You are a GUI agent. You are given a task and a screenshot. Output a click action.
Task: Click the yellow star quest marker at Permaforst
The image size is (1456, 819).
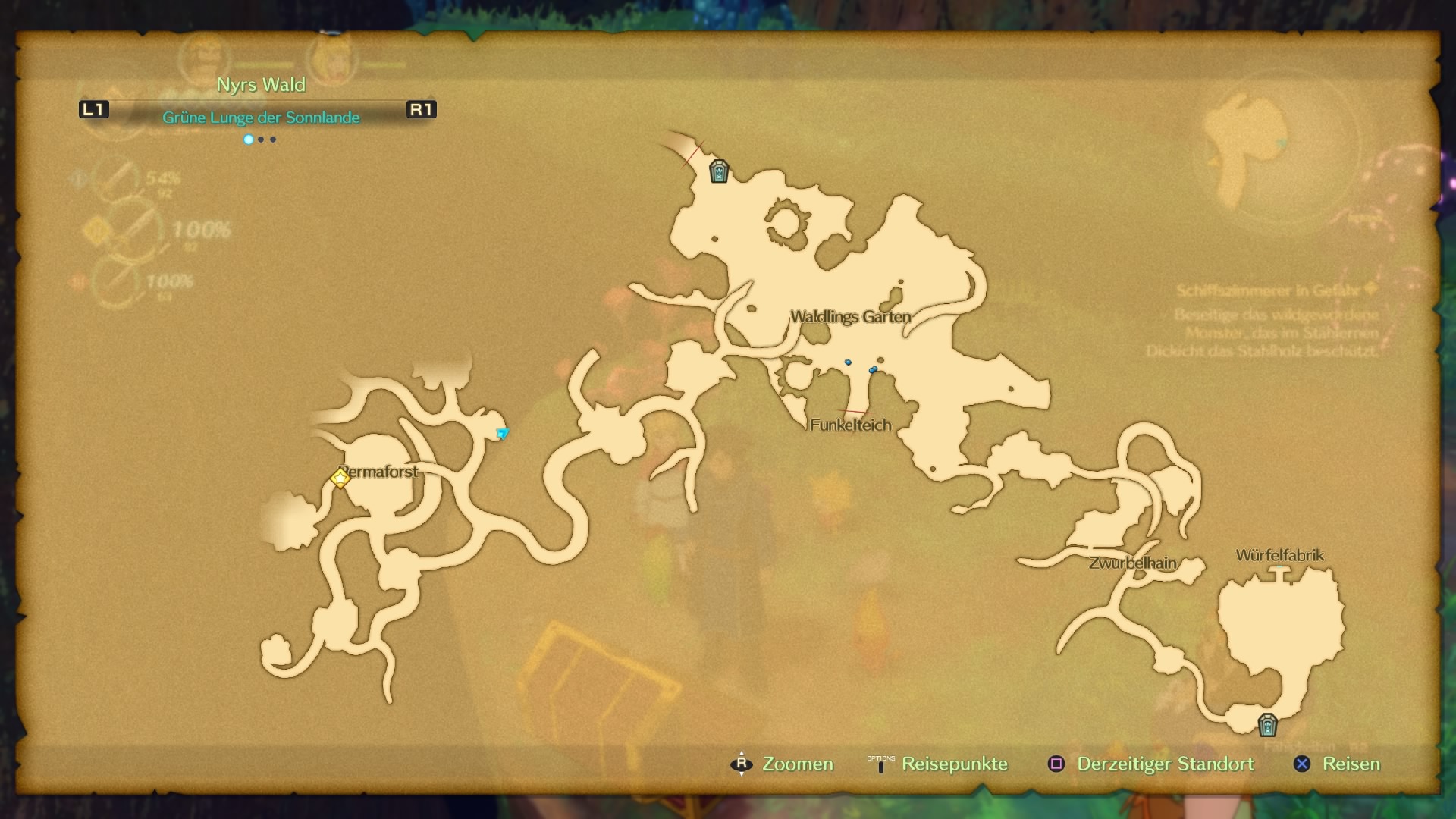[340, 478]
